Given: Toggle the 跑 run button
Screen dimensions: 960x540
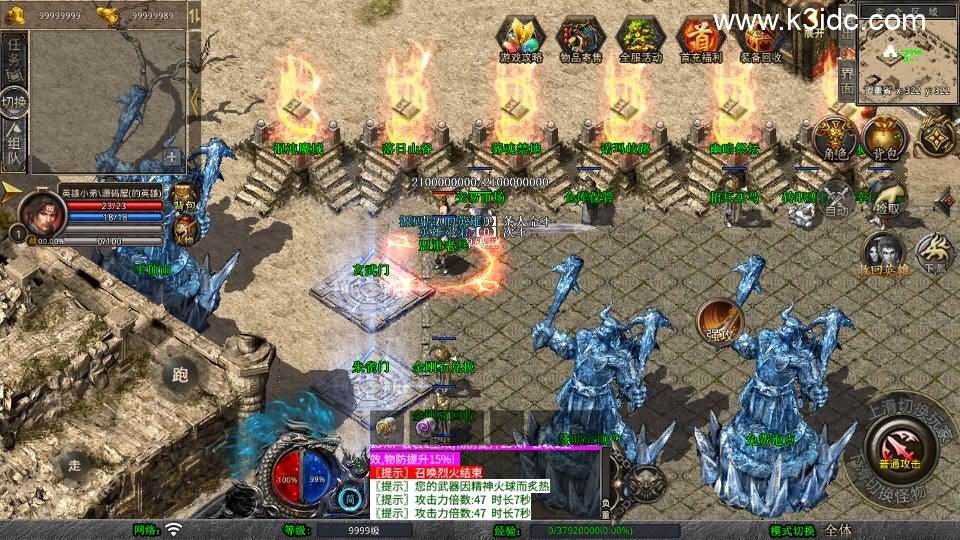Looking at the screenshot, I should coord(180,373).
